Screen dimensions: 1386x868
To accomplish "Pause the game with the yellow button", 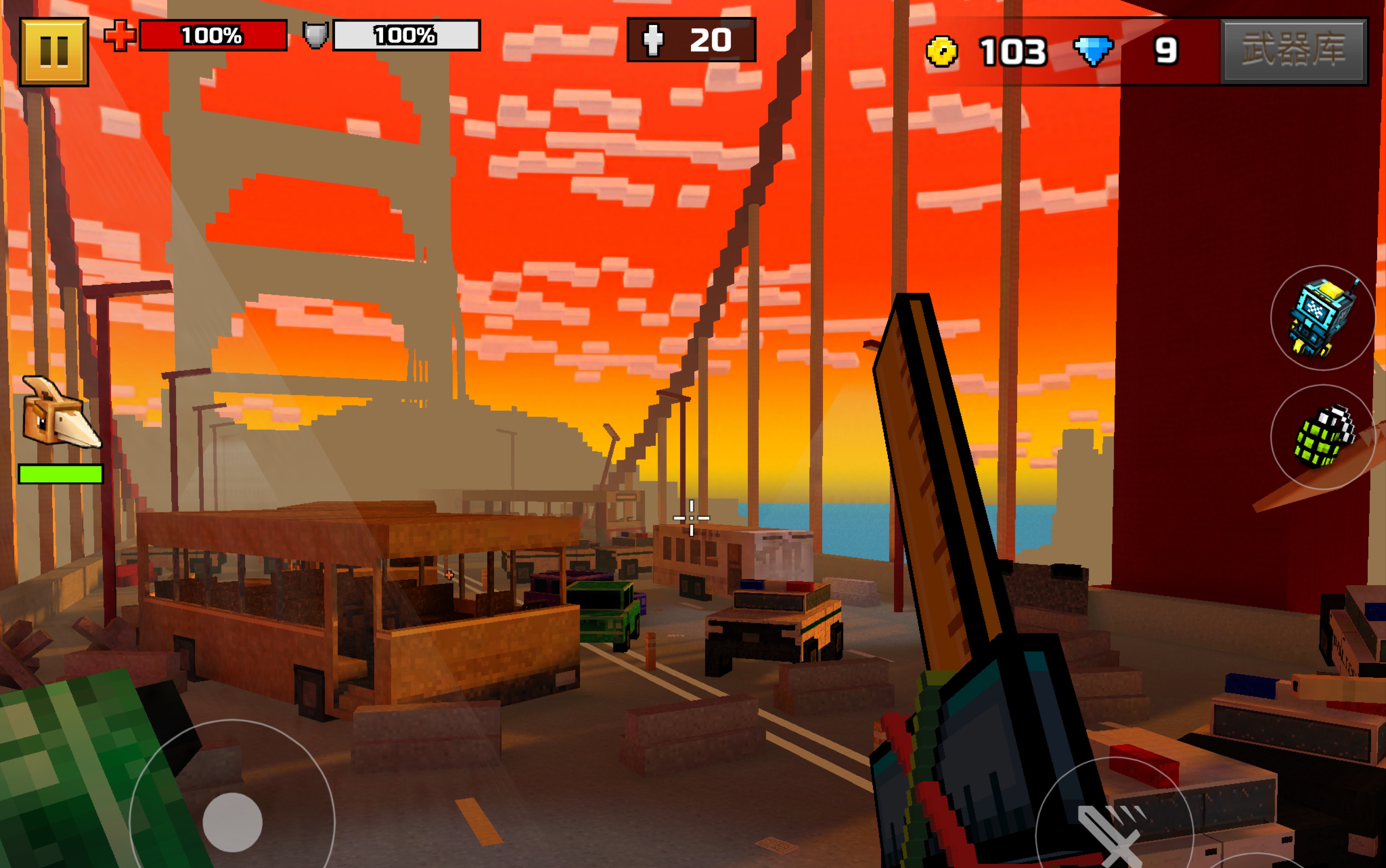I will tap(54, 52).
